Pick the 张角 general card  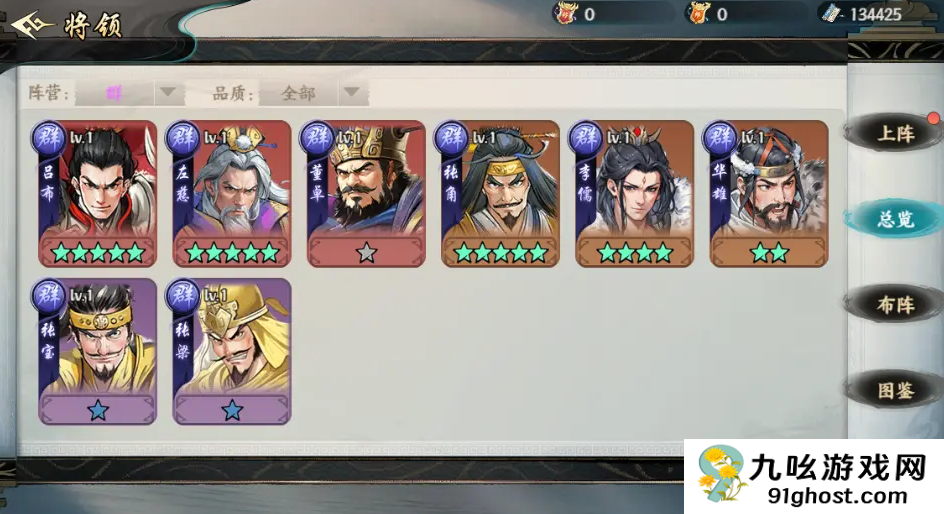(x=501, y=193)
